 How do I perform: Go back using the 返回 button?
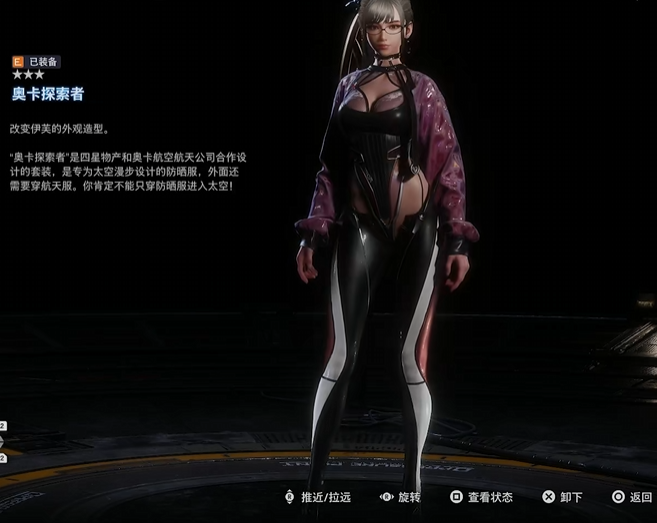tap(632, 497)
